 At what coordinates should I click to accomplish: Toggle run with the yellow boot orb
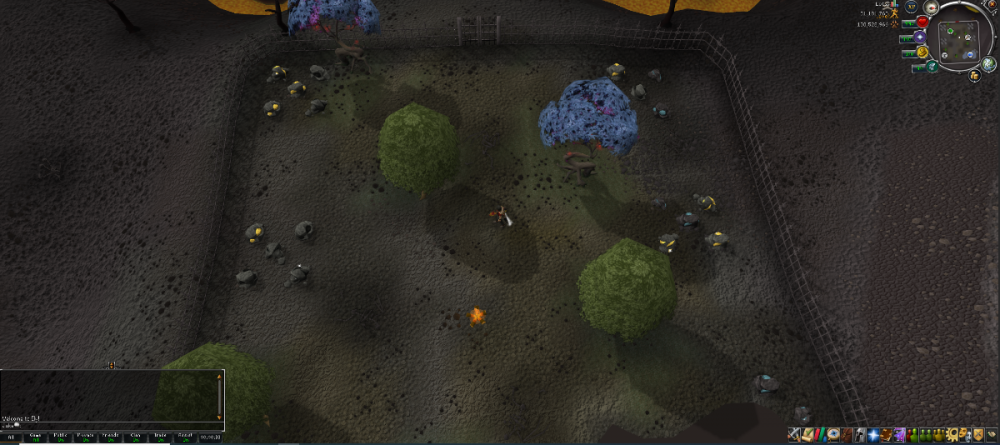pyautogui.click(x=922, y=52)
